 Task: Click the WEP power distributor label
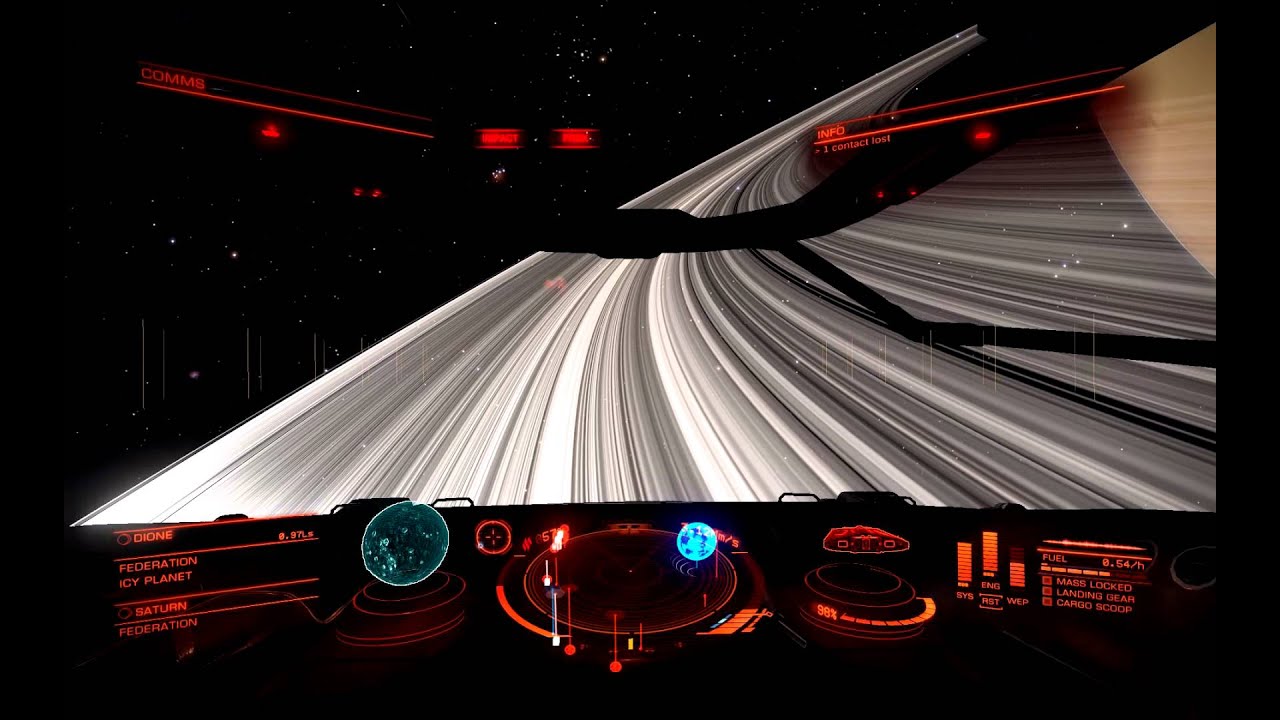point(1017,601)
